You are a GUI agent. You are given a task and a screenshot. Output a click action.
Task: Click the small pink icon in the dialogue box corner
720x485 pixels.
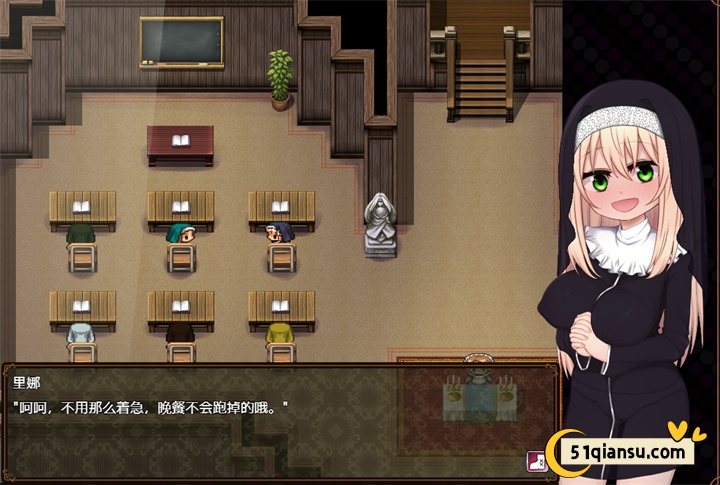535,461
